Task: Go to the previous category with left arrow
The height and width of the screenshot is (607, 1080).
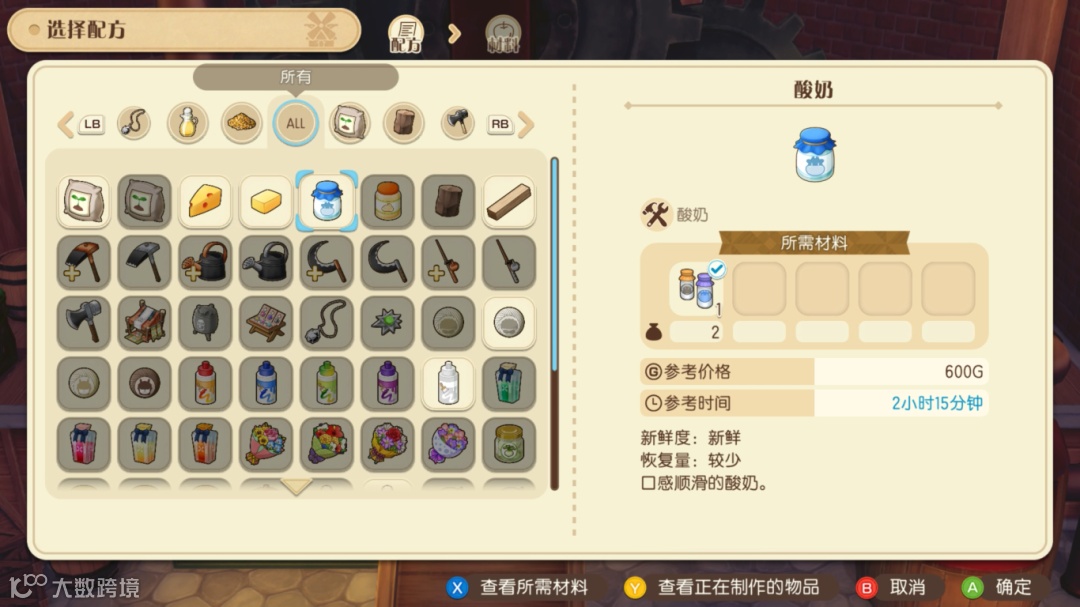Action: click(66, 124)
